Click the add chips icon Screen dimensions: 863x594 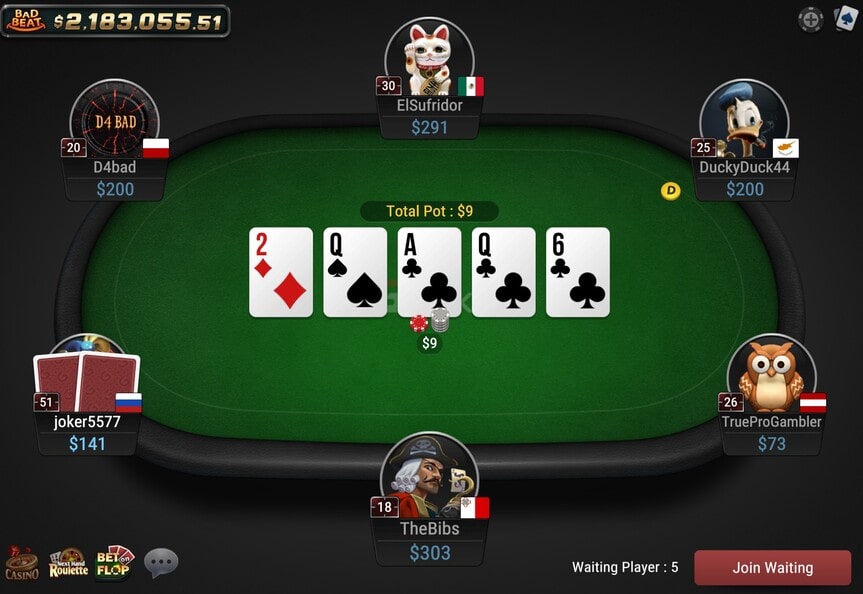click(811, 19)
